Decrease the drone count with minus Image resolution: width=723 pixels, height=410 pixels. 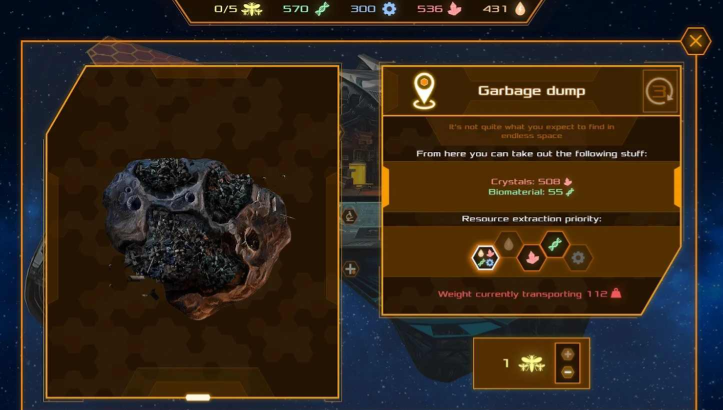(568, 372)
